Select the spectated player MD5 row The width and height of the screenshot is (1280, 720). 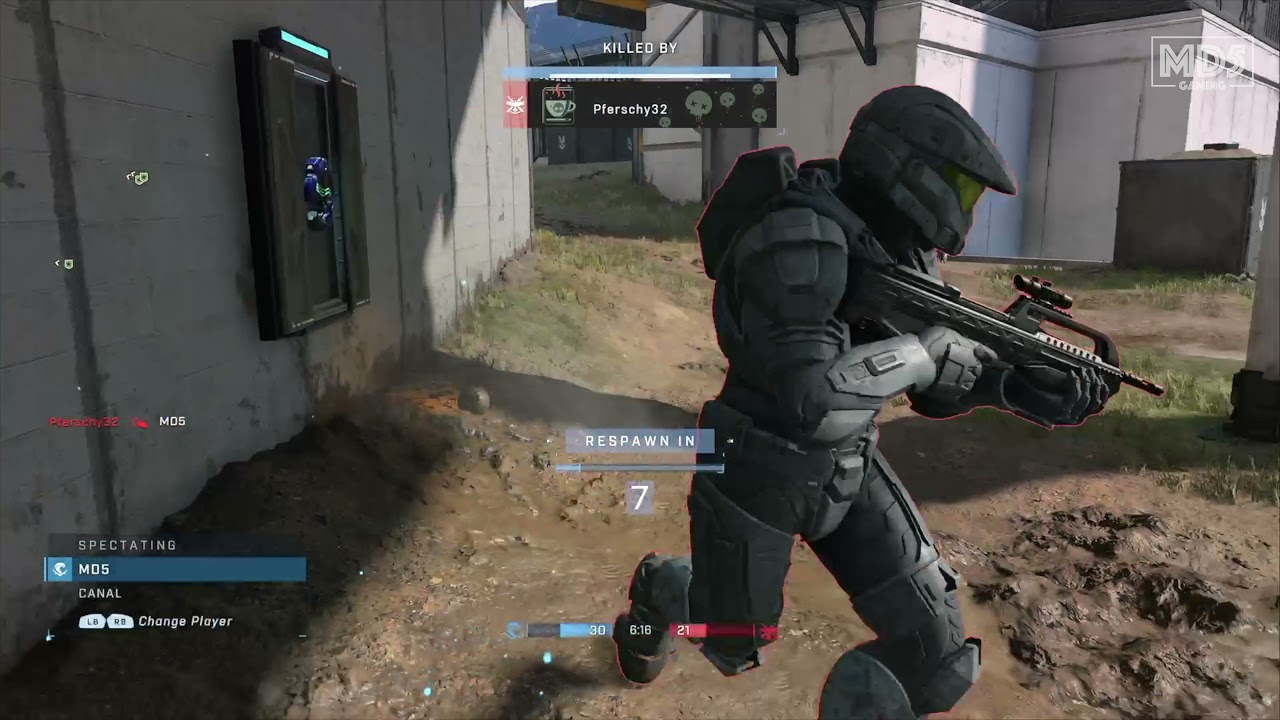click(176, 569)
